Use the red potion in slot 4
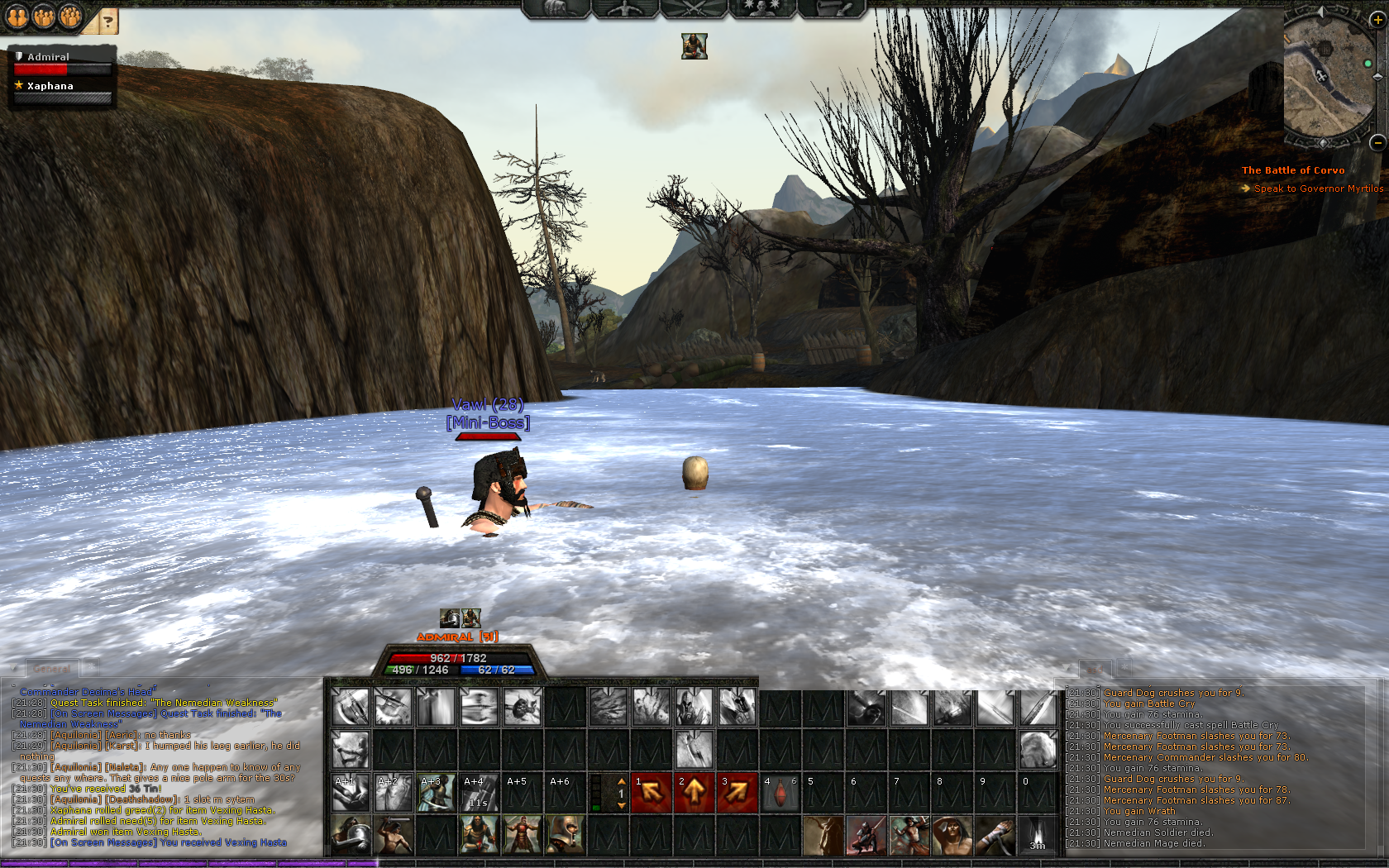Screen dimensions: 1389x868 (x=780, y=794)
